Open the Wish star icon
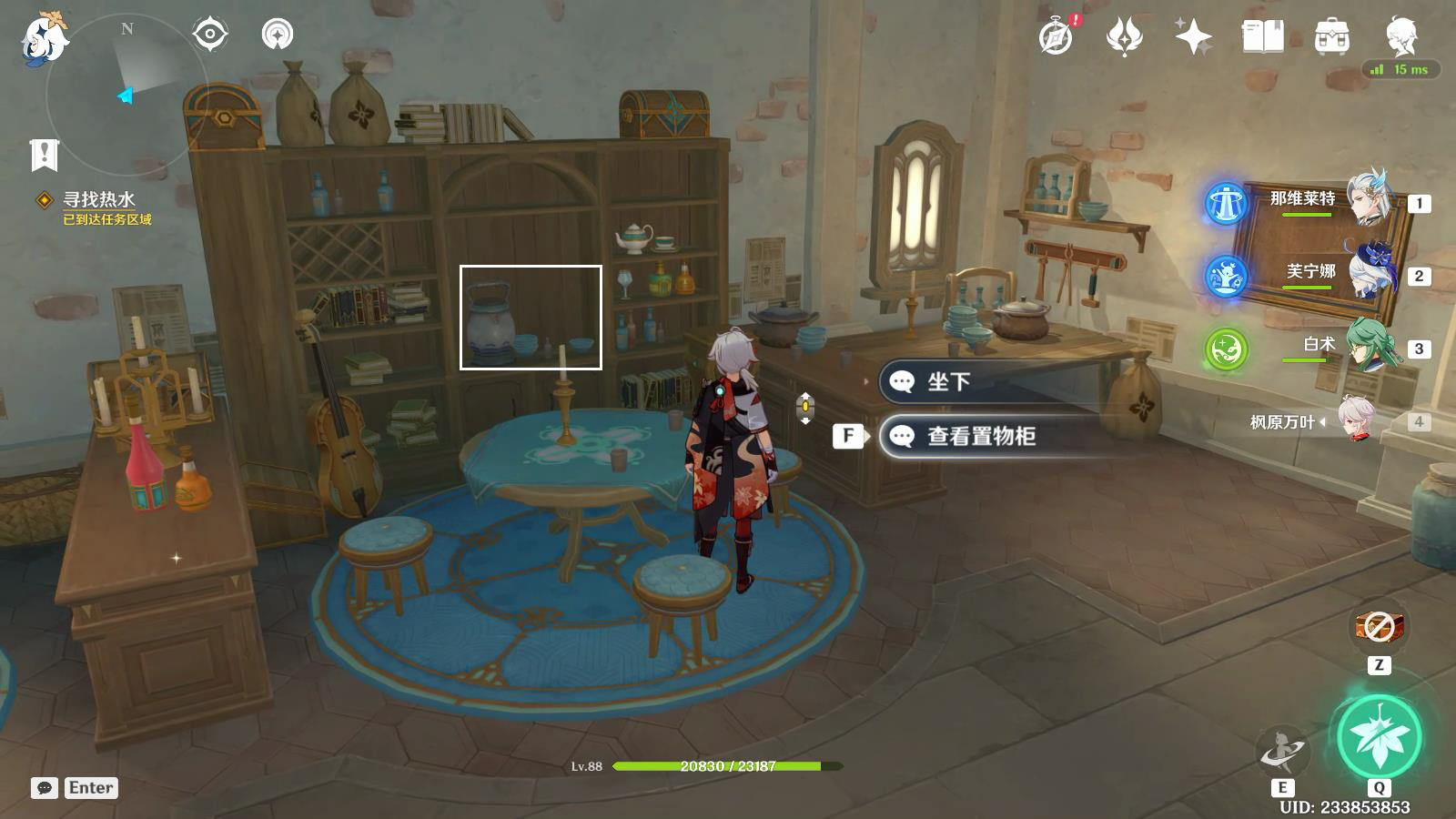1456x819 pixels. coord(1193,37)
